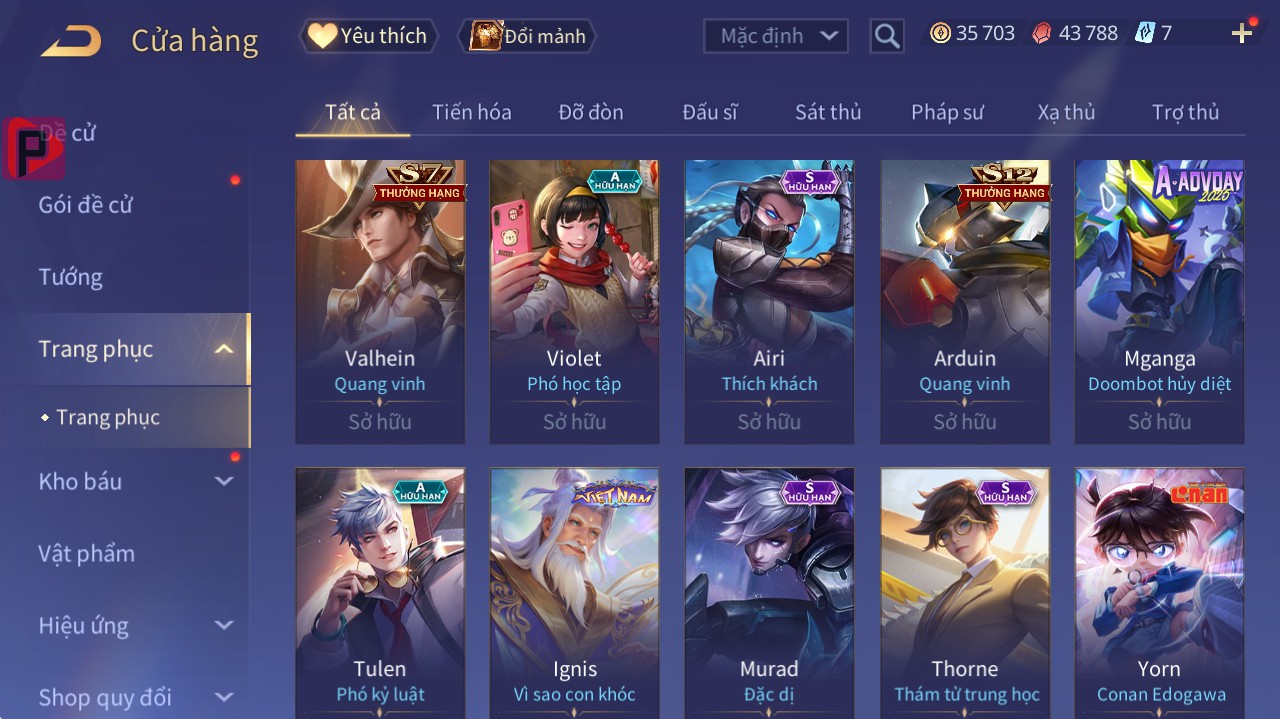The height and width of the screenshot is (719, 1280).
Task: Open the Mặc định sort dropdown
Action: coord(776,36)
